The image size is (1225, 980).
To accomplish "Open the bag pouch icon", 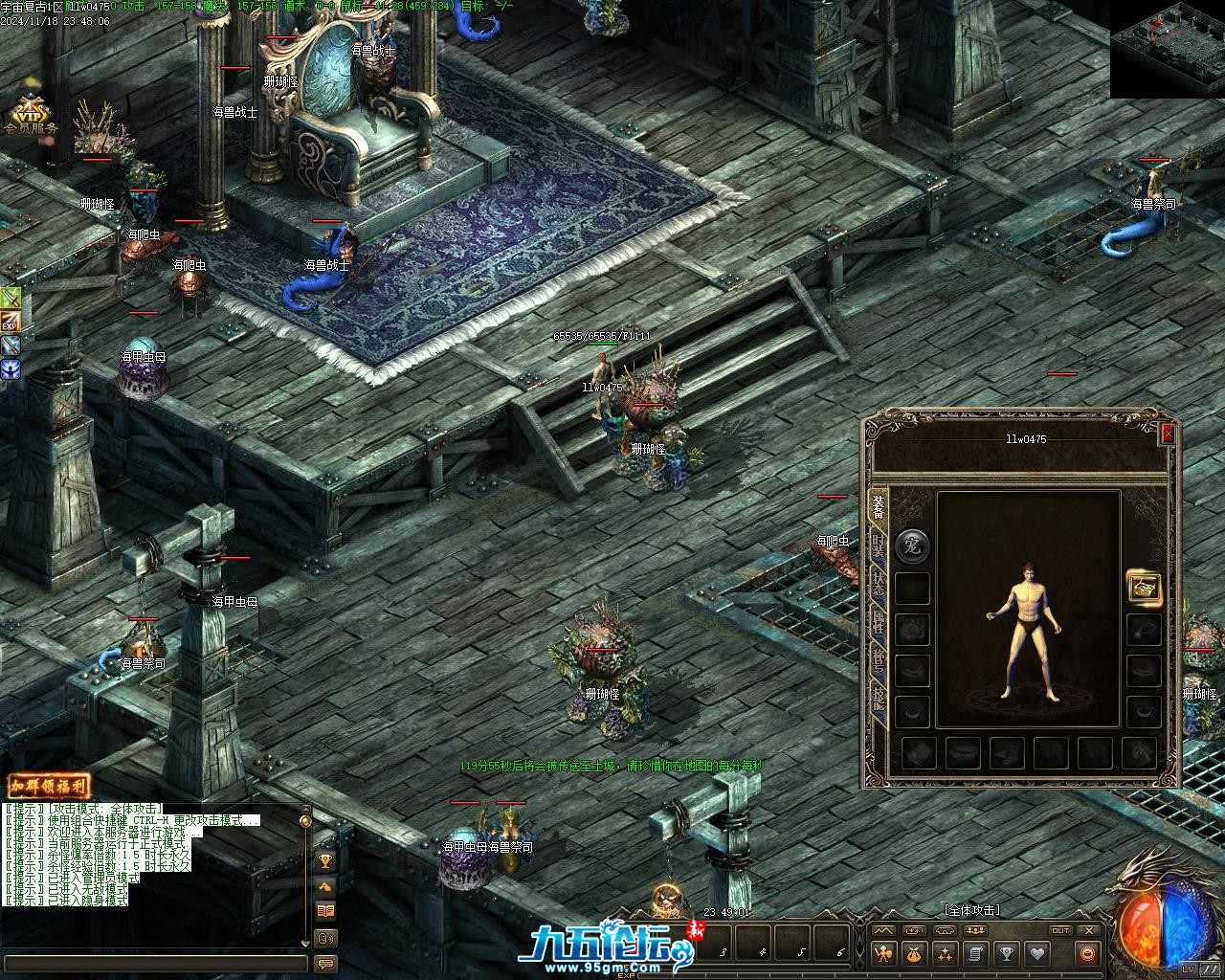I will [x=915, y=953].
